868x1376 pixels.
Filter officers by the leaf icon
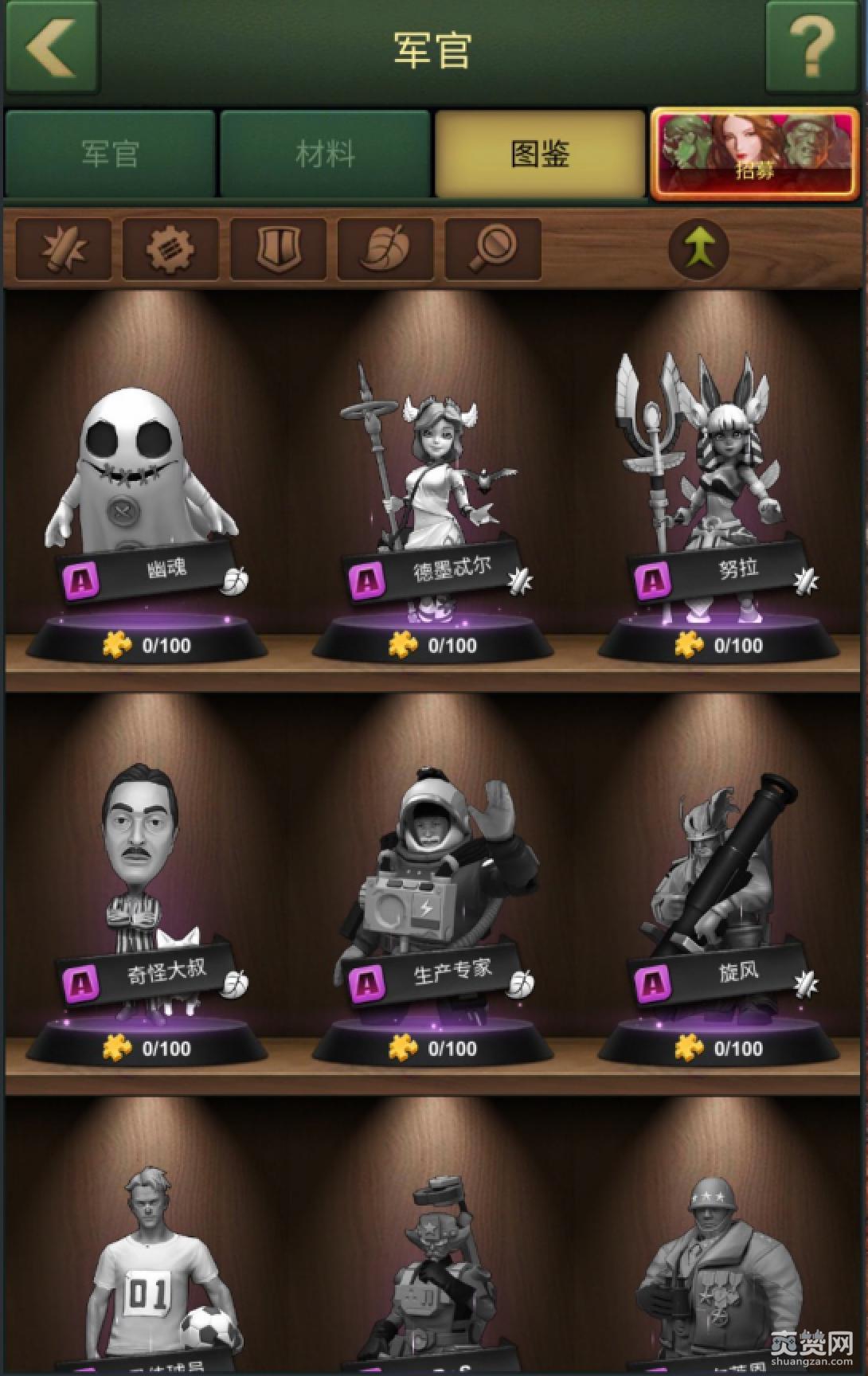(x=385, y=248)
